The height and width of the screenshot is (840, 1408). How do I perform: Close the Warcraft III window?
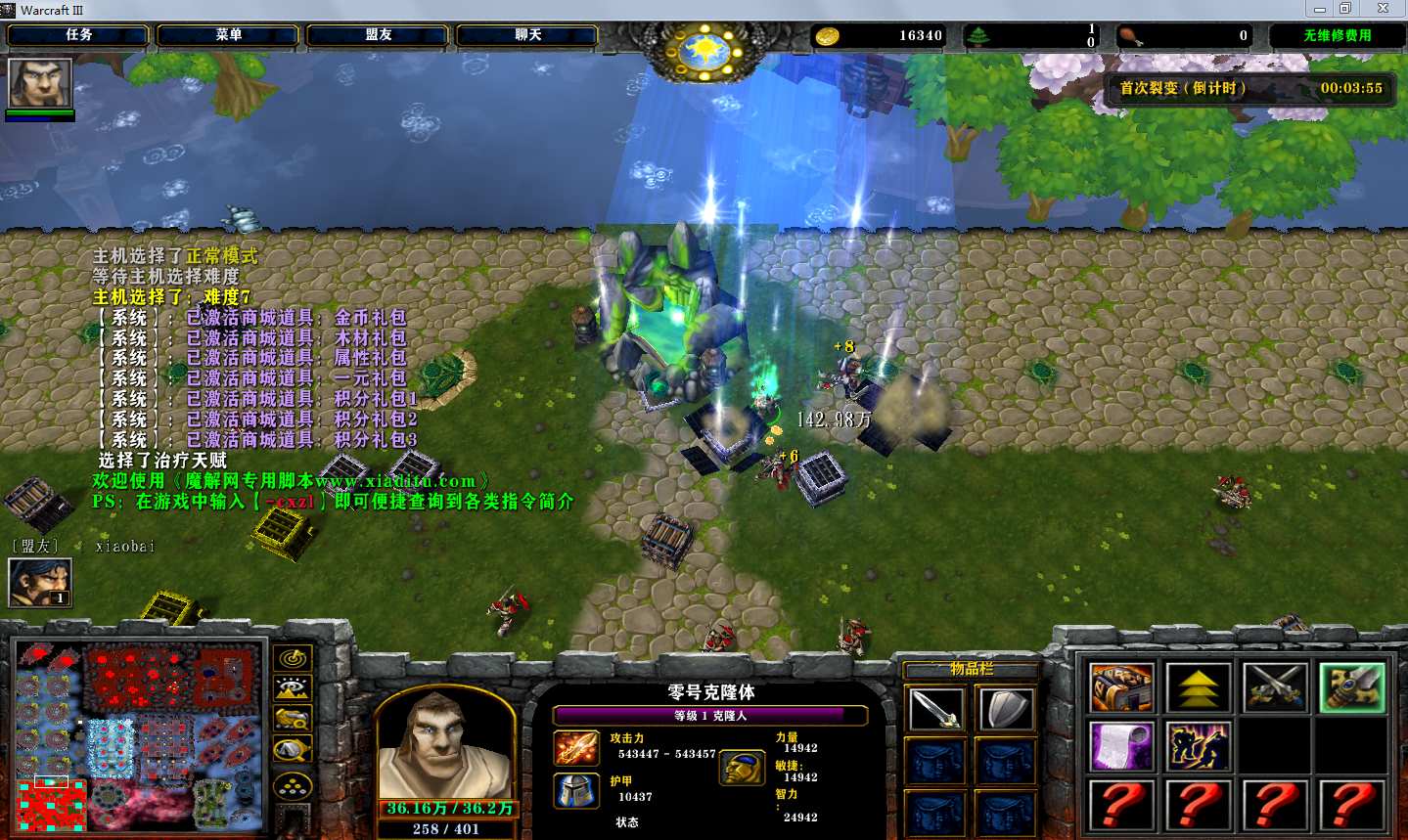(x=1383, y=9)
